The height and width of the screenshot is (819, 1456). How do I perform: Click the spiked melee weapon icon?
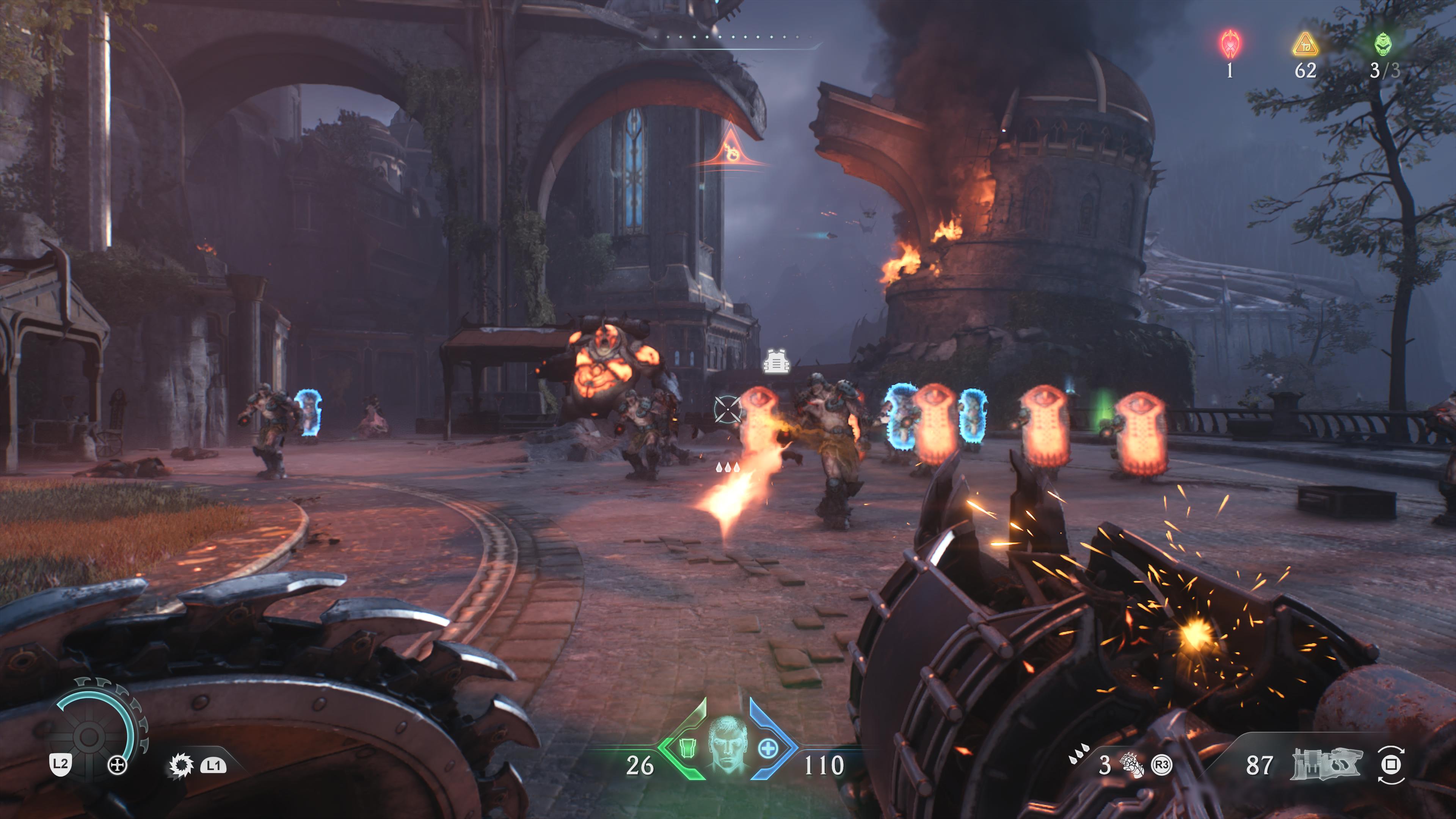181,766
